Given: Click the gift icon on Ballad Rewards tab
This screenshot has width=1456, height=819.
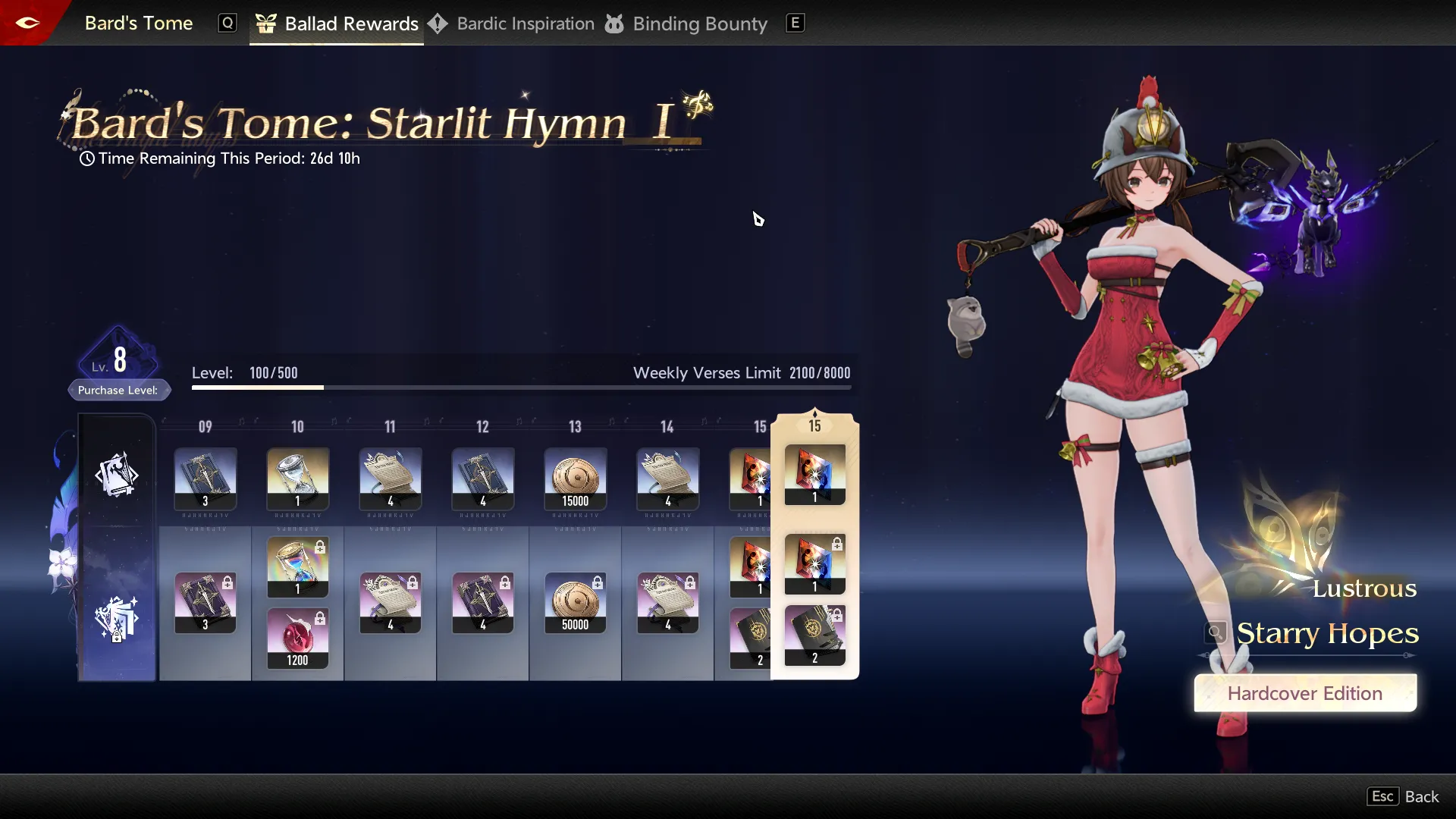Looking at the screenshot, I should pyautogui.click(x=267, y=24).
